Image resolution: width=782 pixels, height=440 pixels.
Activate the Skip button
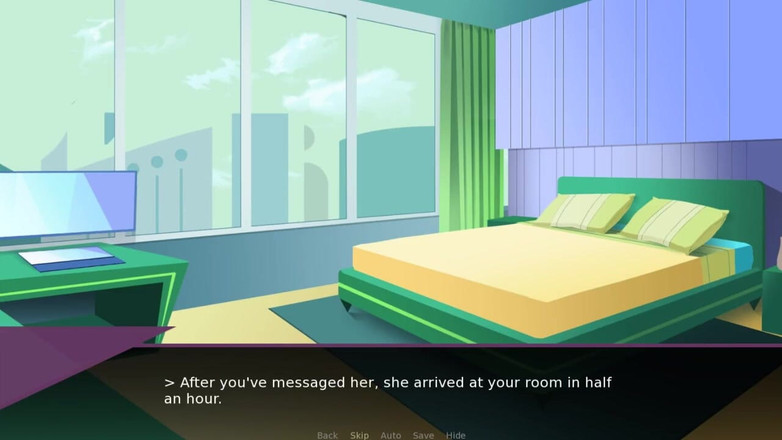coord(359,435)
